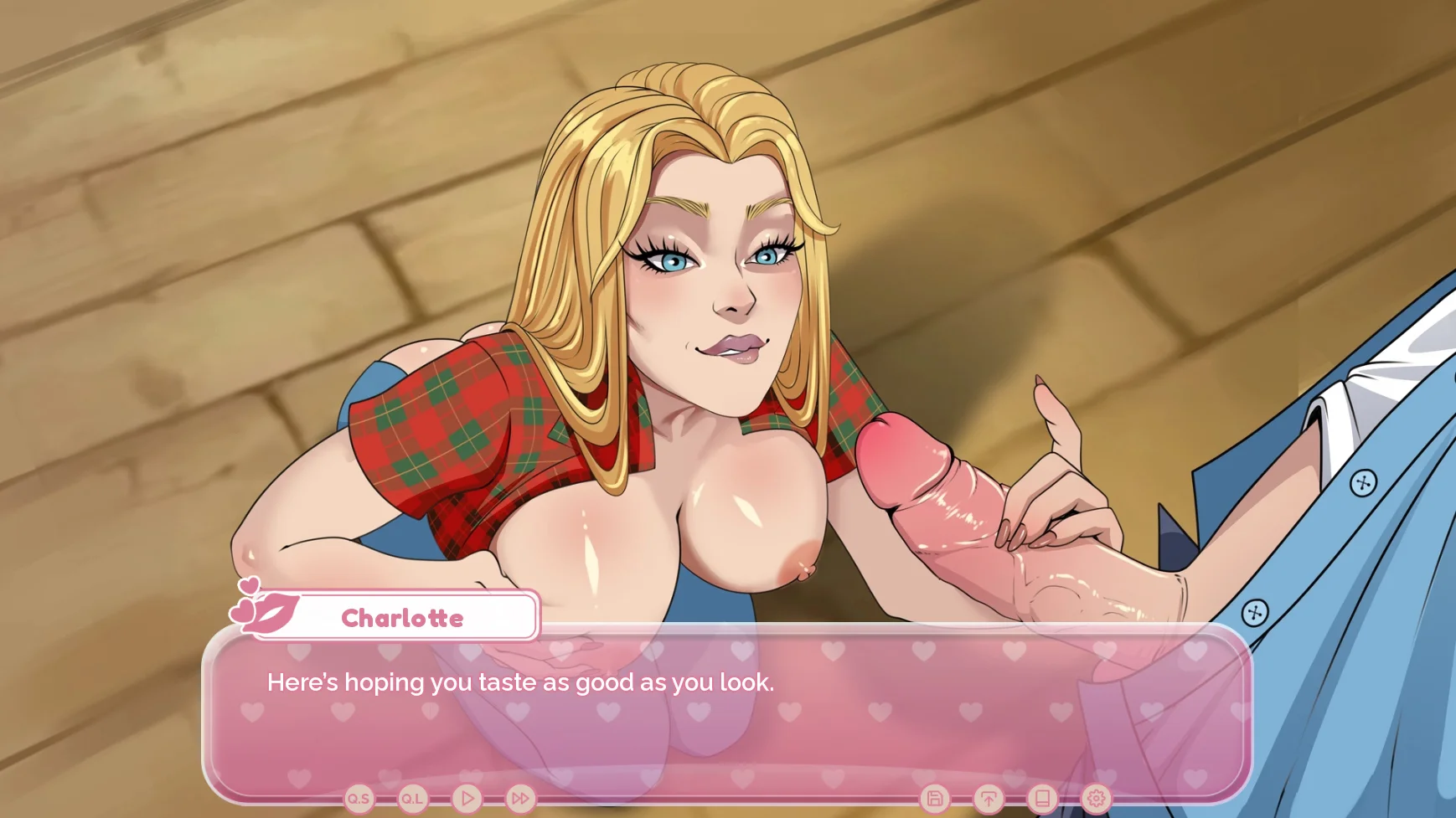
Task: Advance the dialogue by clicking the text box
Action: (727, 720)
